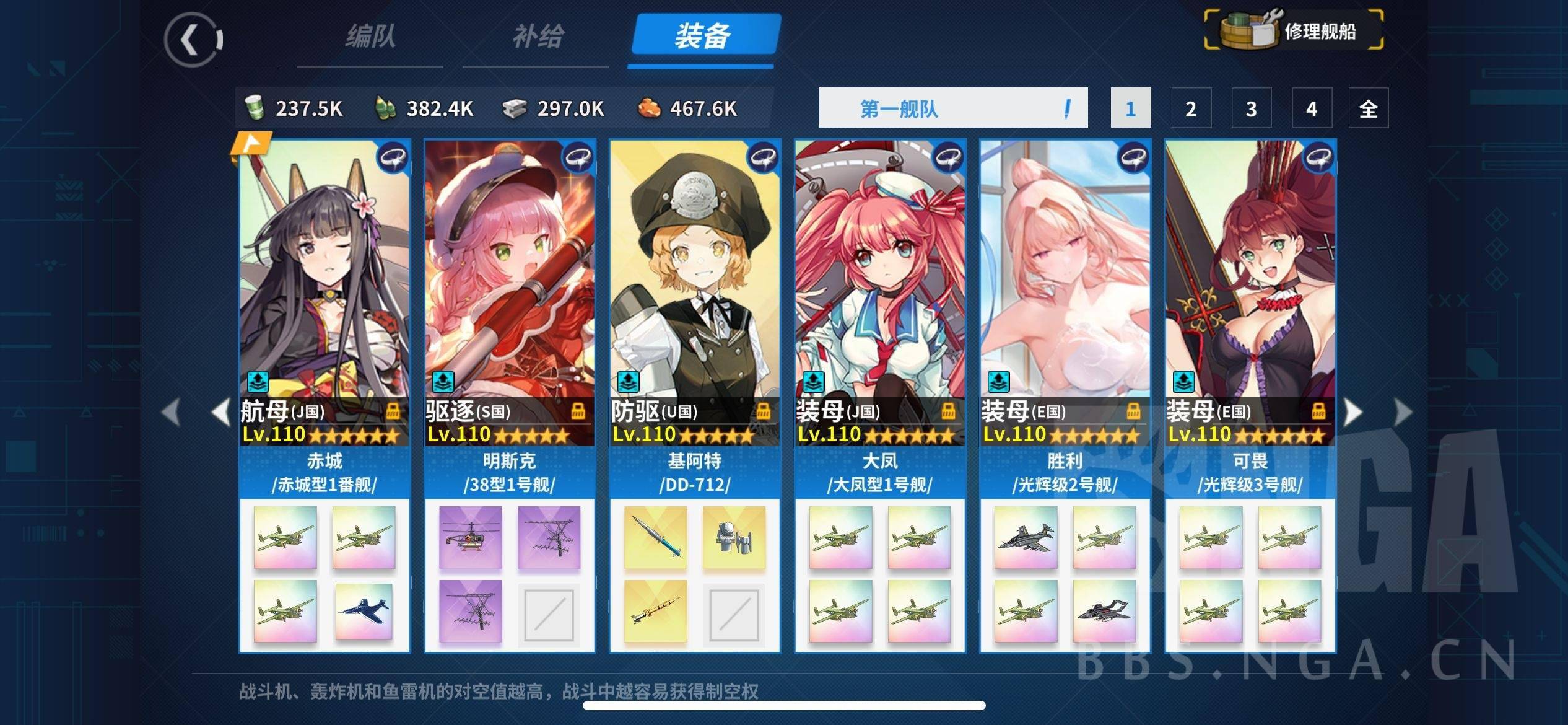
Task: Open 基阿特's blue-tipped missile equipment slot
Action: [655, 537]
